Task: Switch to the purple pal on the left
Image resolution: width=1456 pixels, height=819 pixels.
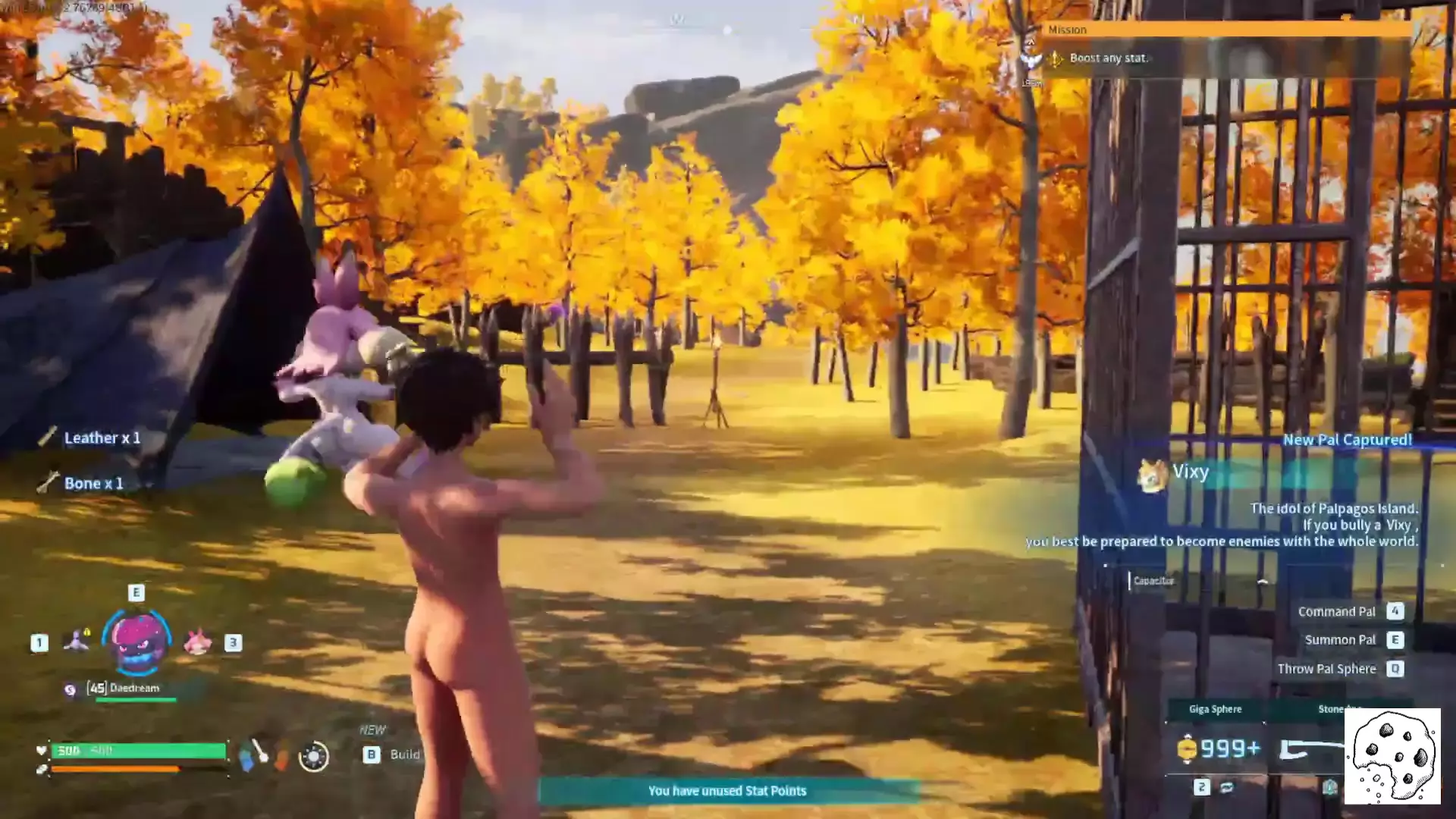Action: point(77,642)
